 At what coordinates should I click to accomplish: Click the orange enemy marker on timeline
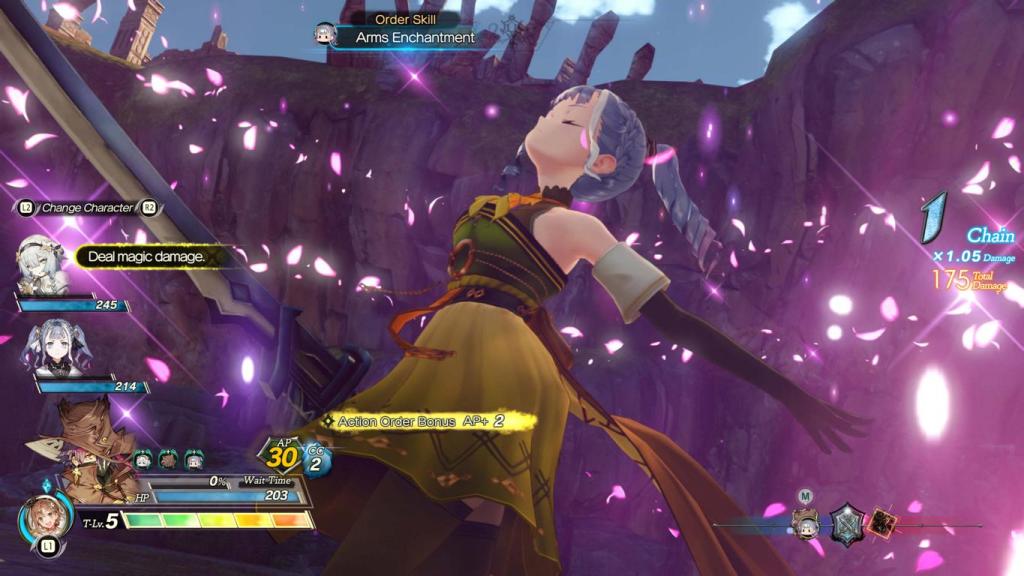pyautogui.click(x=881, y=524)
